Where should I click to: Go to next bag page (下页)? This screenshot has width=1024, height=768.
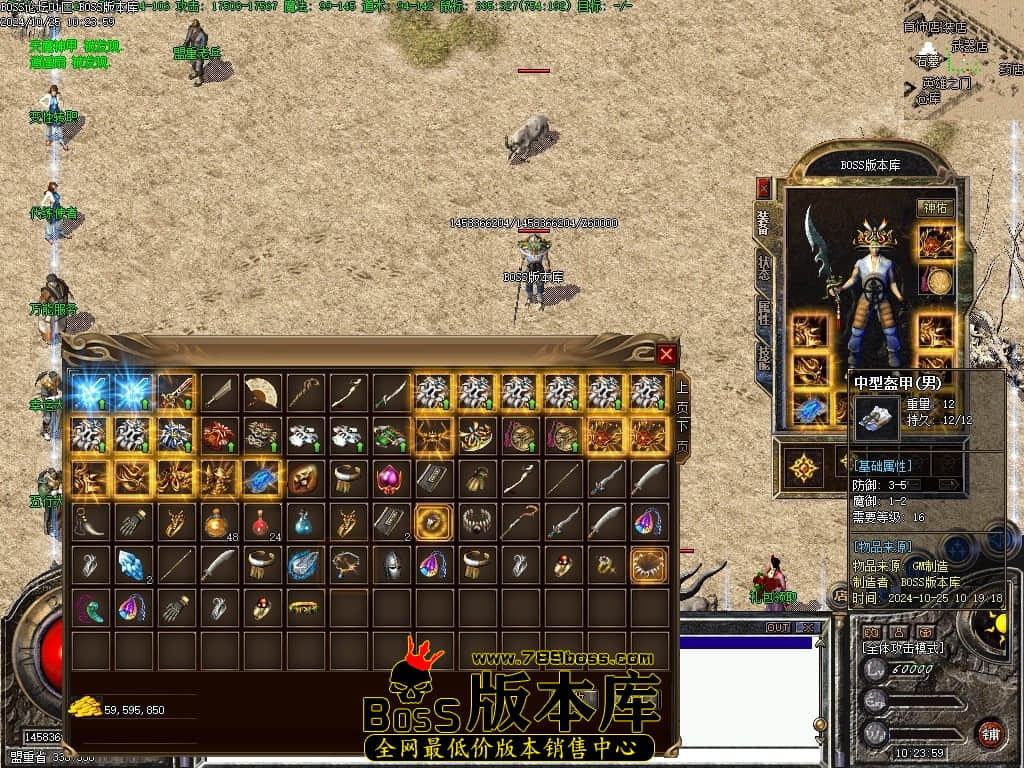click(682, 437)
